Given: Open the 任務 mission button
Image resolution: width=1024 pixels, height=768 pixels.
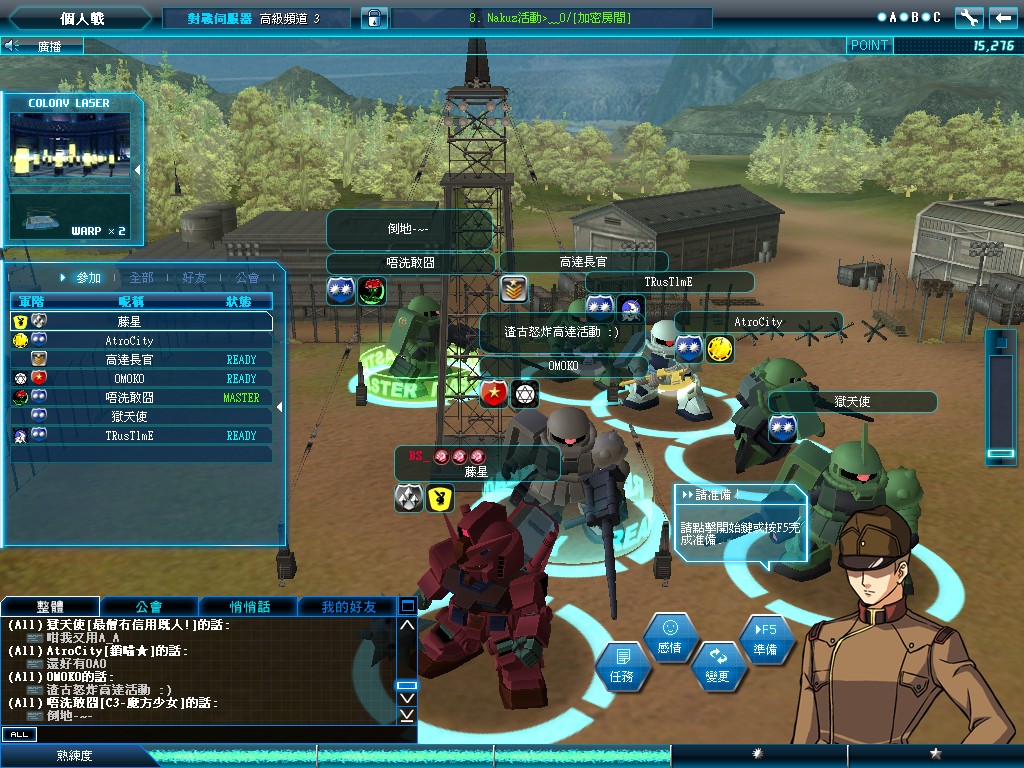Looking at the screenshot, I should 621,666.
